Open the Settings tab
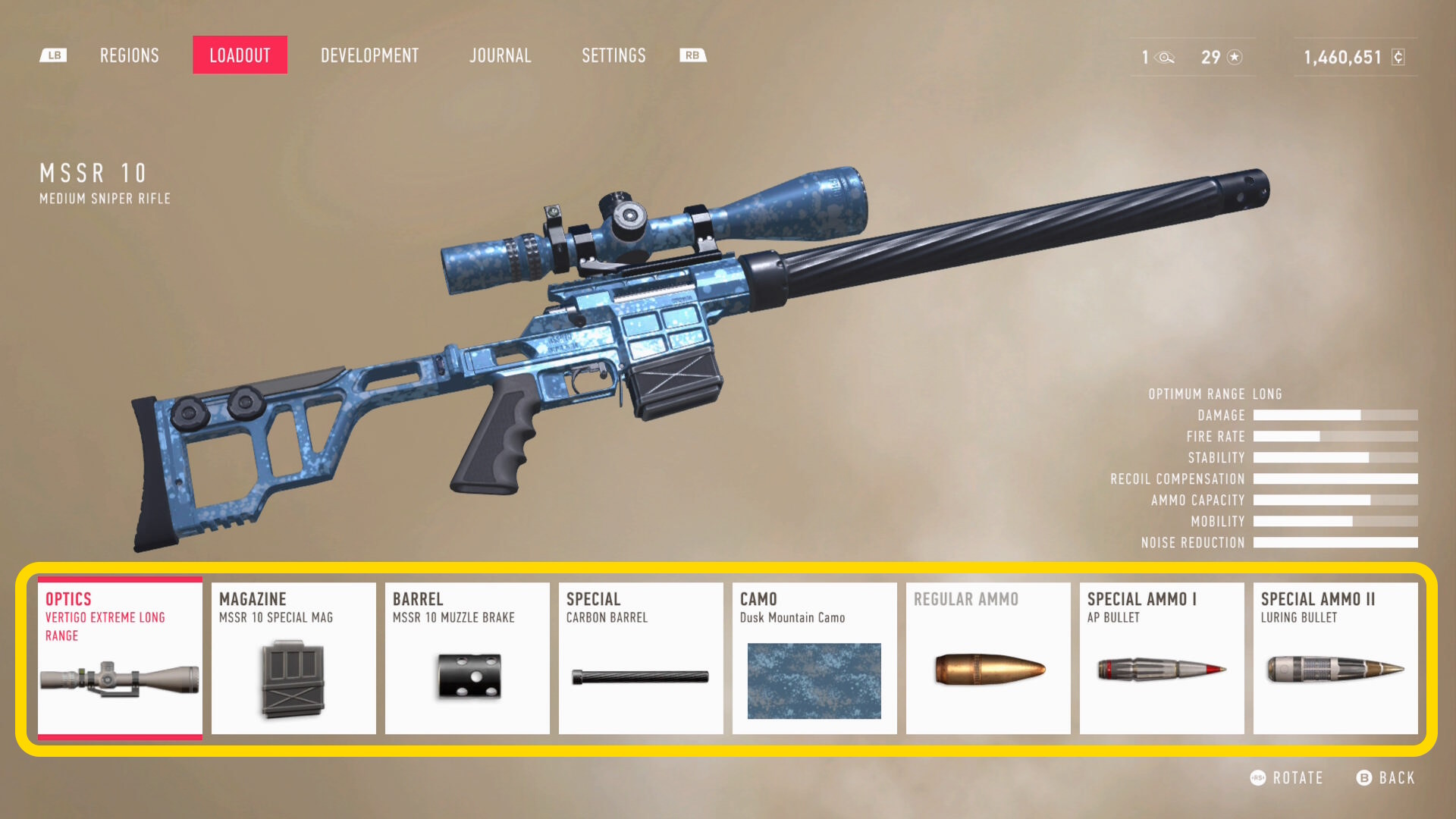Viewport: 1456px width, 819px height. click(x=613, y=55)
